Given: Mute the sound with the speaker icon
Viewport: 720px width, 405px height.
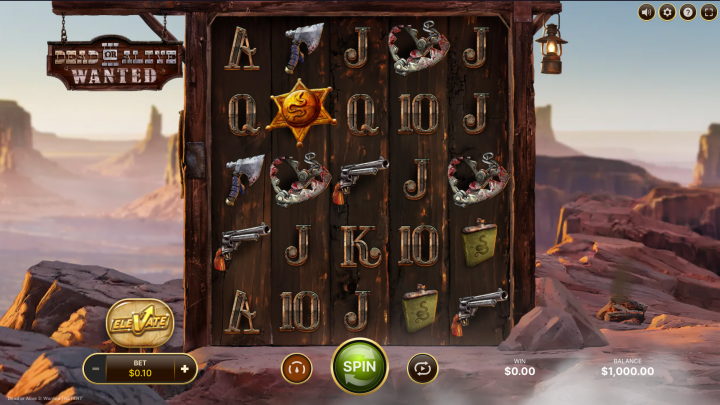Looking at the screenshot, I should coord(646,12).
